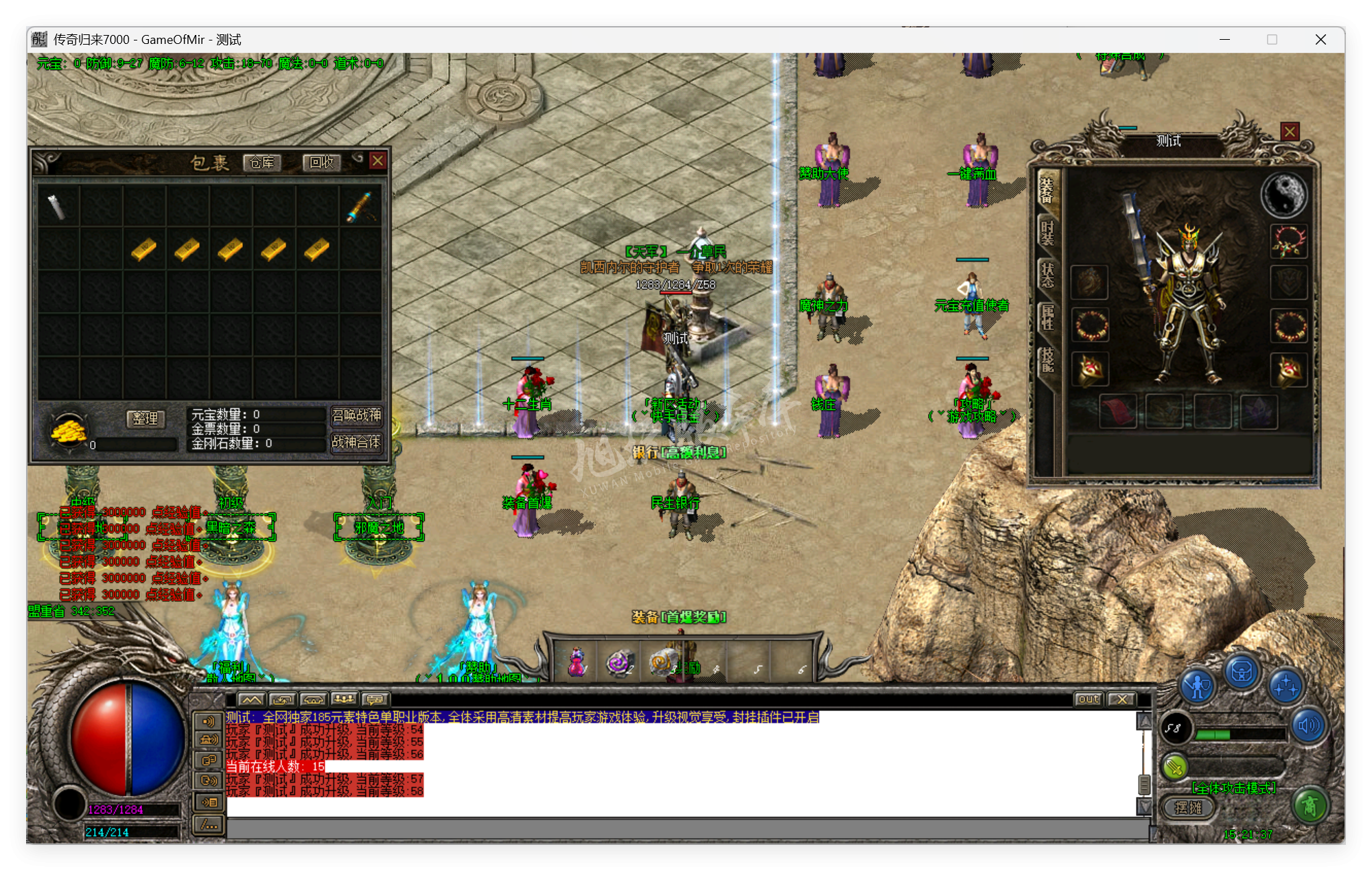The image size is (1372, 871).
Task: Click the yin-yang orb in the character panel
Action: point(1283,194)
